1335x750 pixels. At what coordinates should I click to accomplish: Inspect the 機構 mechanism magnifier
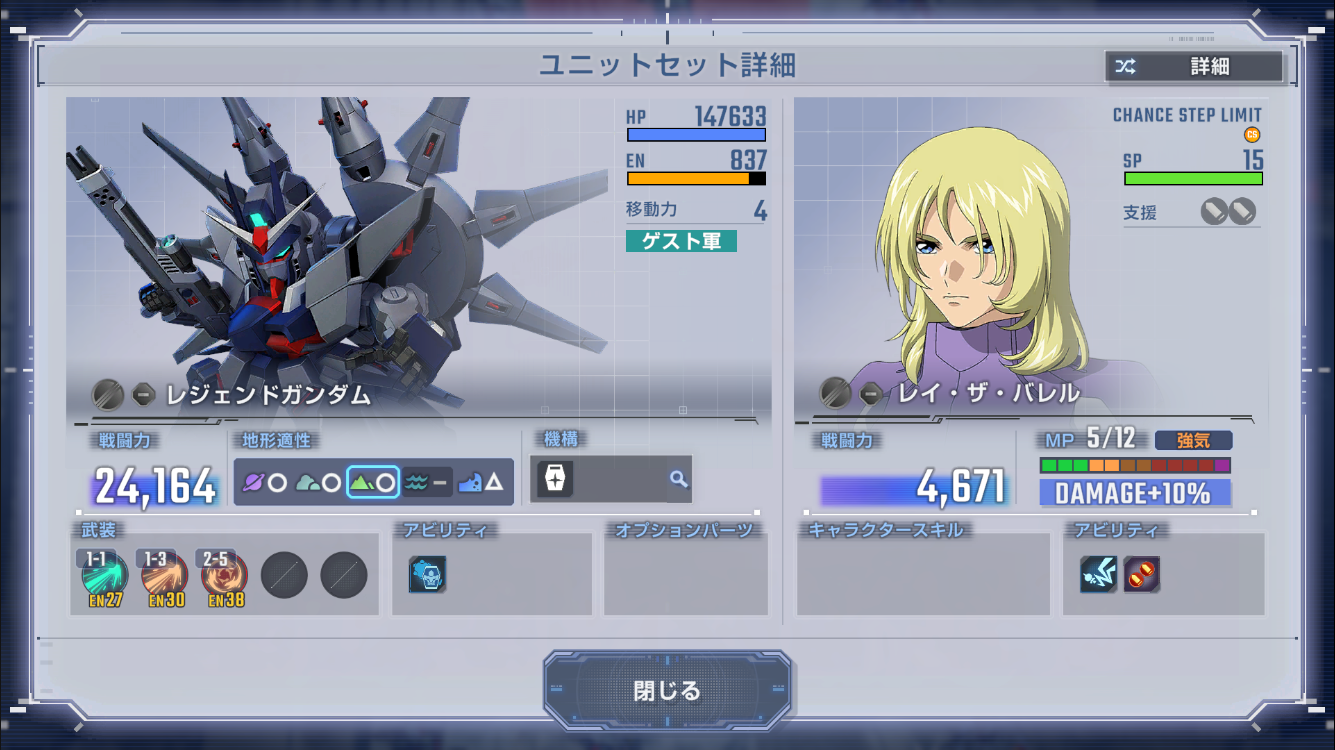tap(679, 480)
